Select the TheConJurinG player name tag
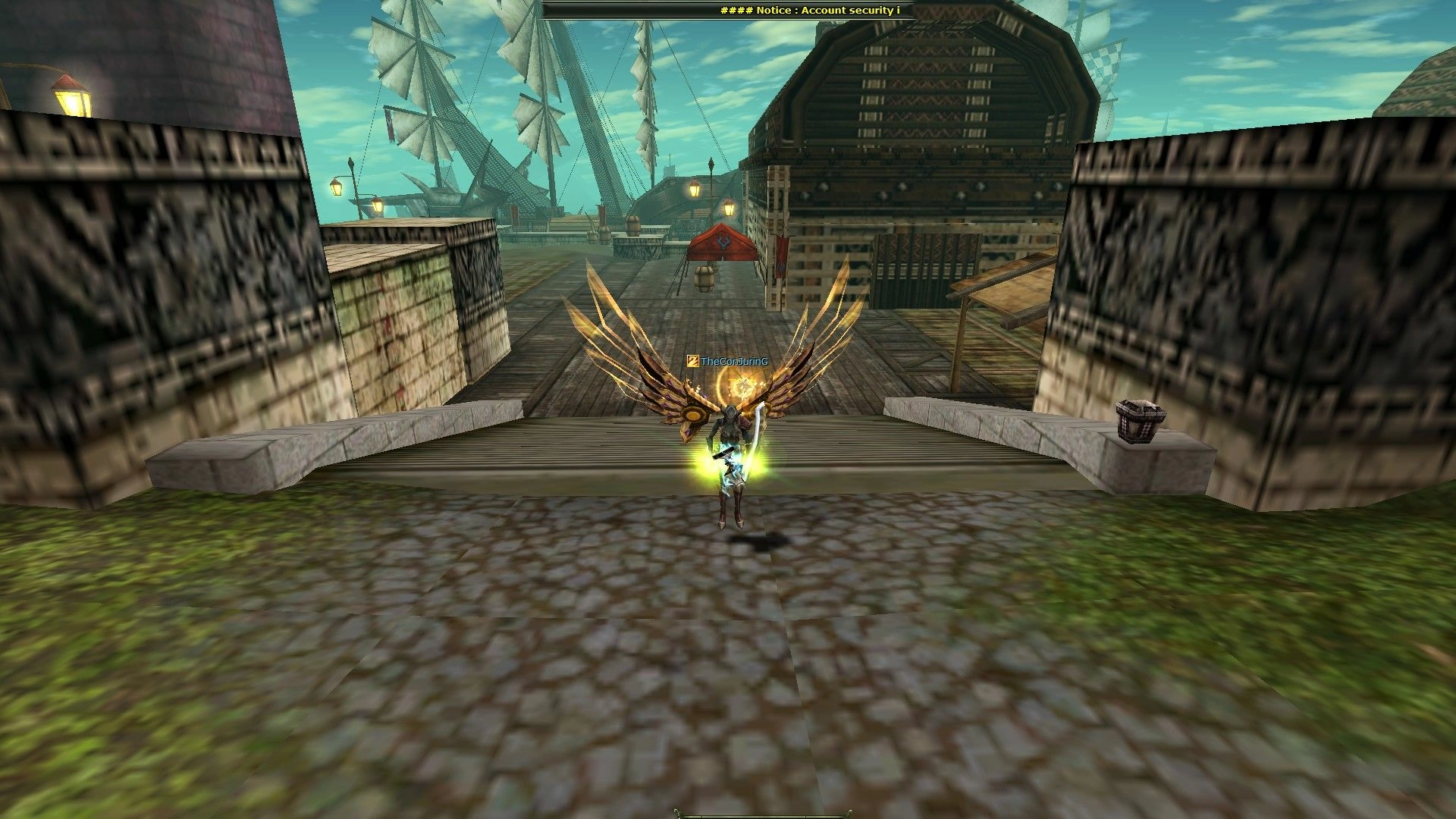The image size is (1456, 819). click(734, 362)
